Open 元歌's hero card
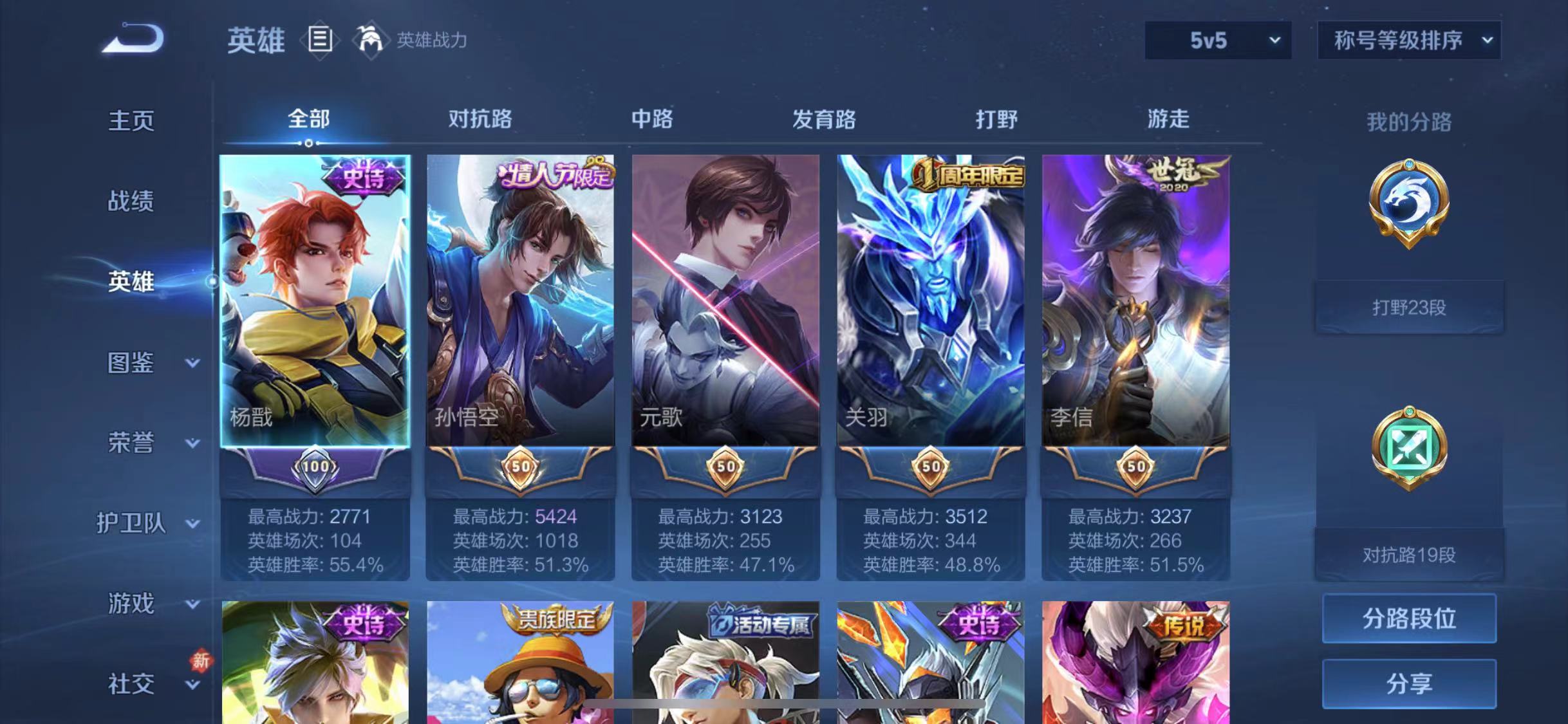This screenshot has width=1568, height=724. tap(726, 302)
